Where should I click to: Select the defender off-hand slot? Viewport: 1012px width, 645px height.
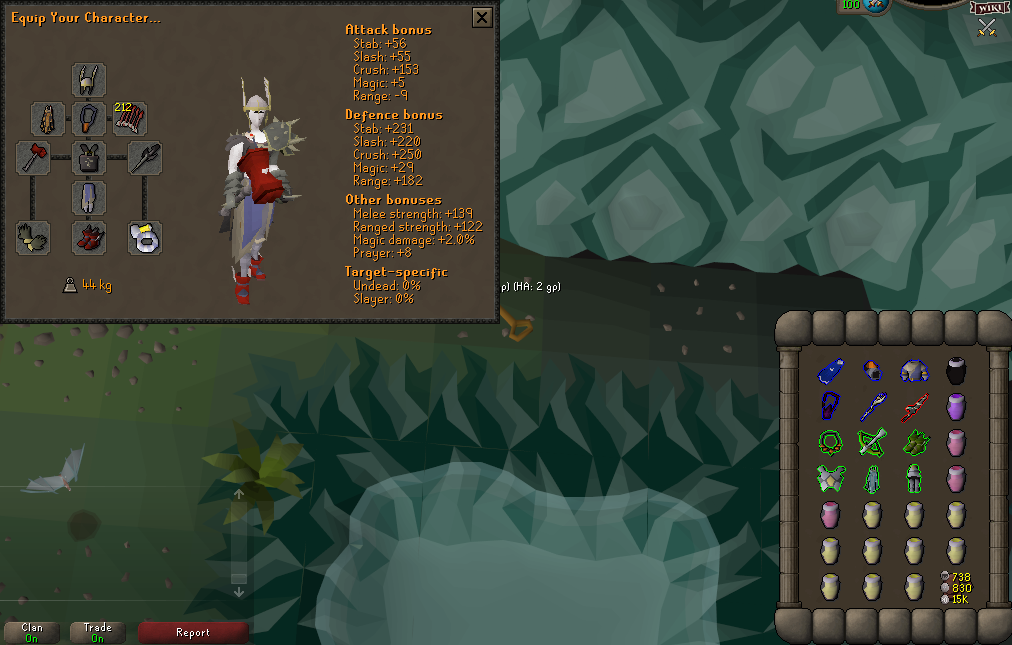coord(145,158)
